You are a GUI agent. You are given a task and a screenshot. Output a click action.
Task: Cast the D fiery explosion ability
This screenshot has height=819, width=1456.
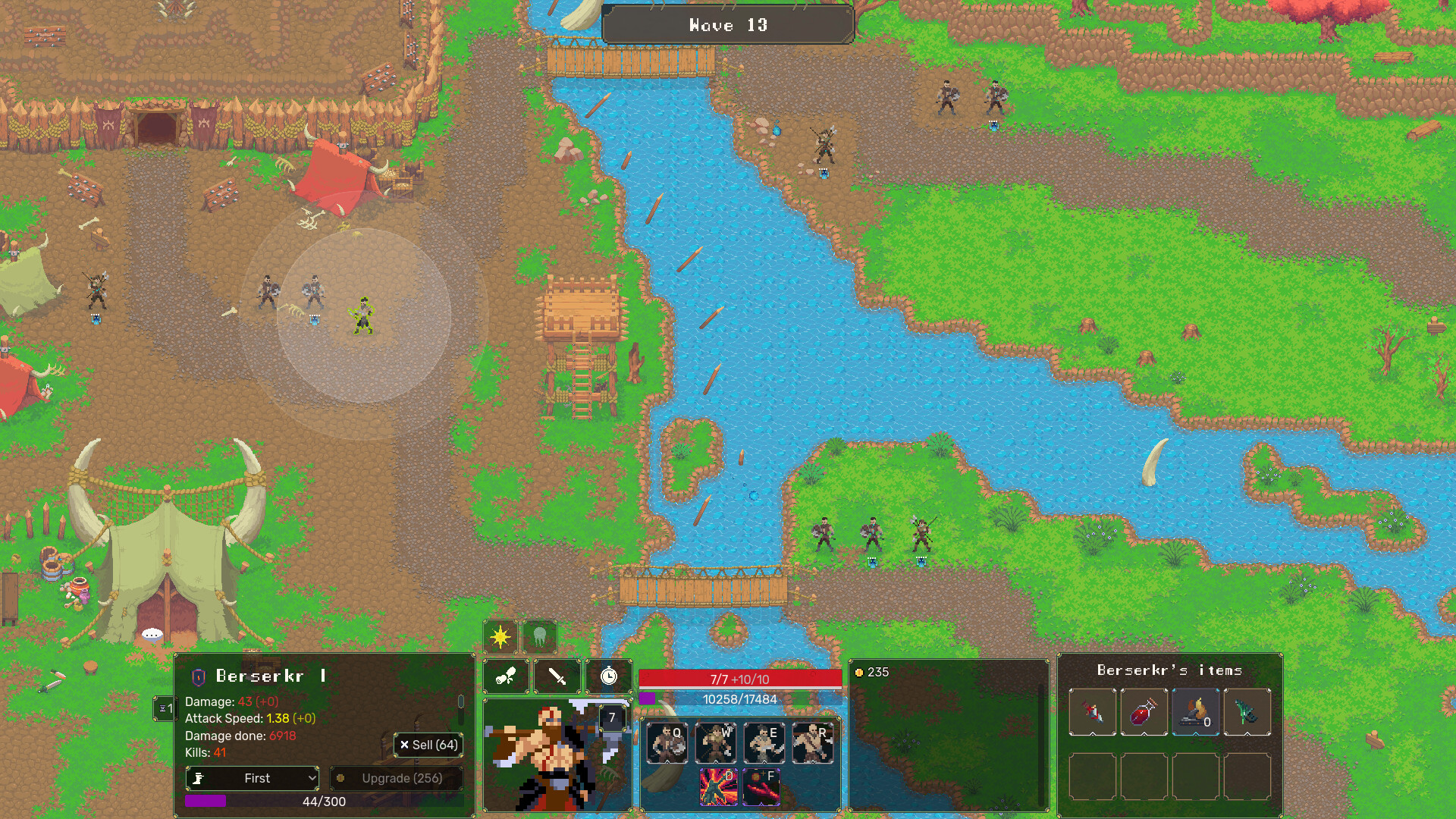[717, 787]
